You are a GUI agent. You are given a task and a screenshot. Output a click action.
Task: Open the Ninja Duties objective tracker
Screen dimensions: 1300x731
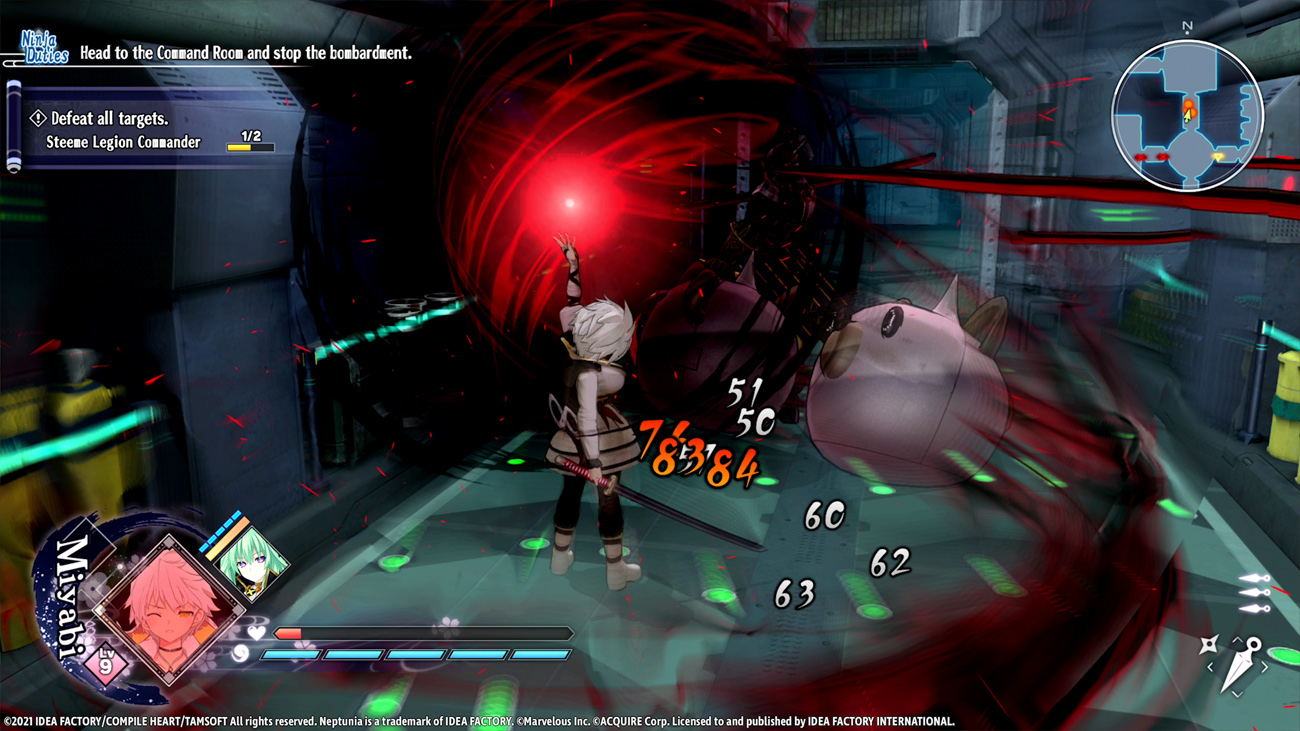click(45, 48)
